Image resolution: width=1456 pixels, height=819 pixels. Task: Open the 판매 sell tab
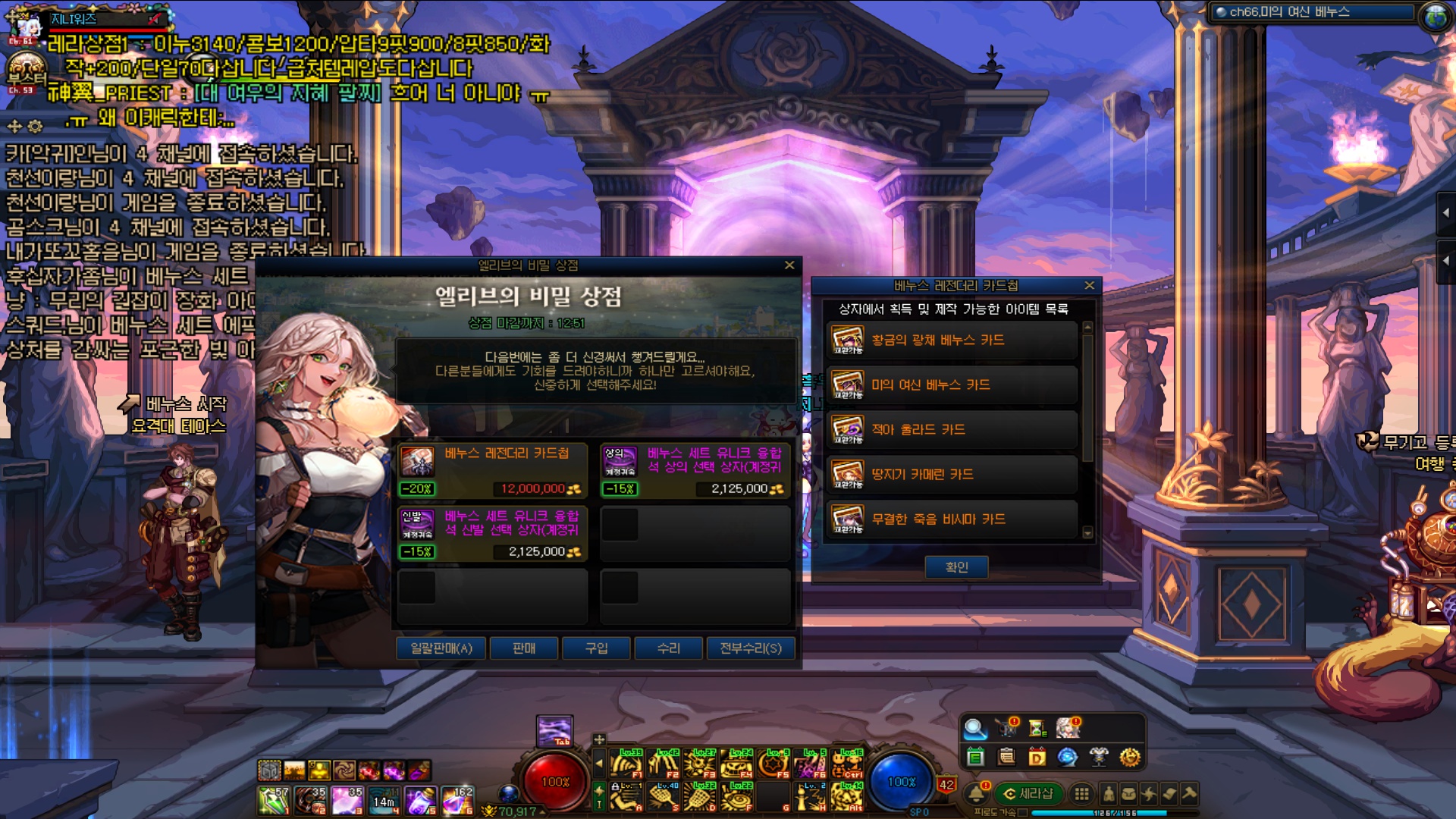tap(524, 648)
